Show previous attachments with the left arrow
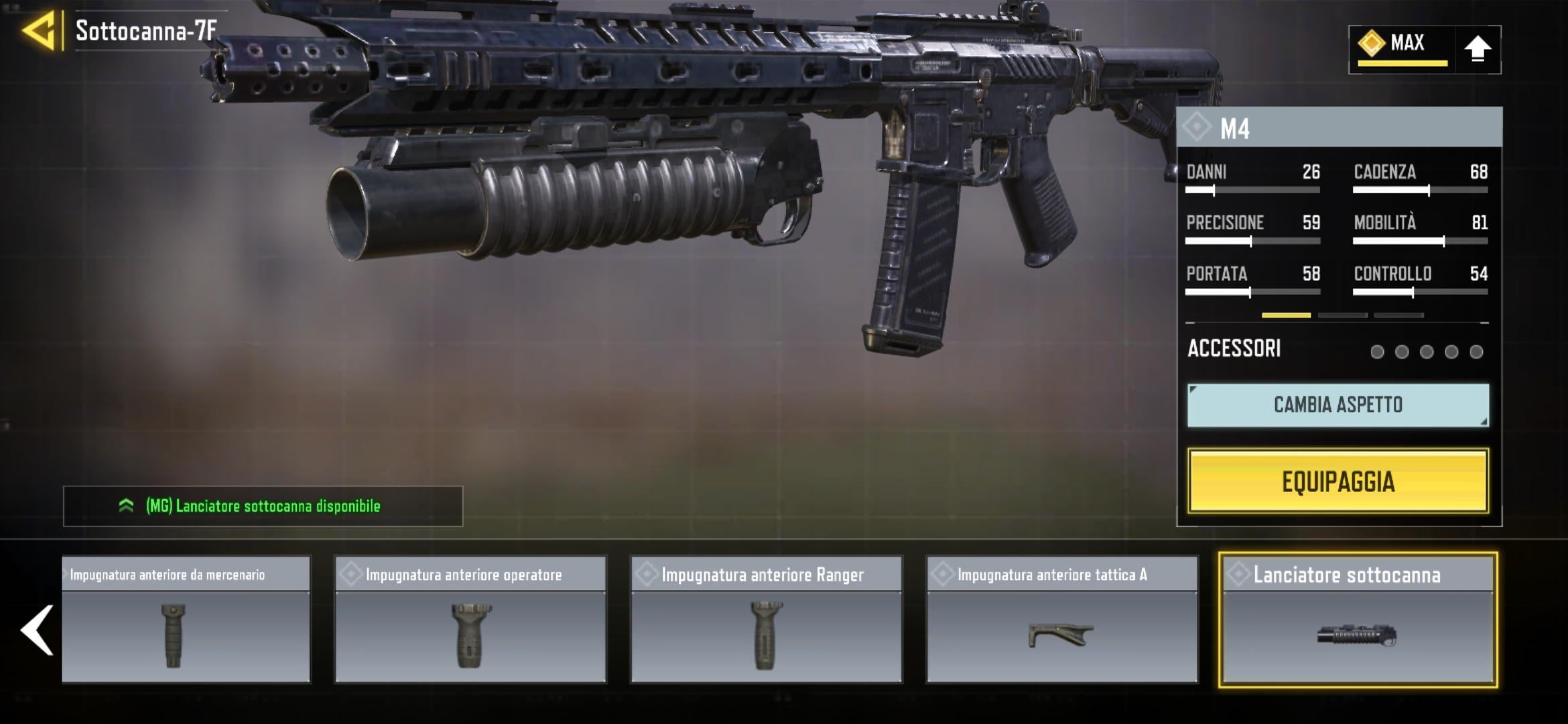 [x=38, y=629]
